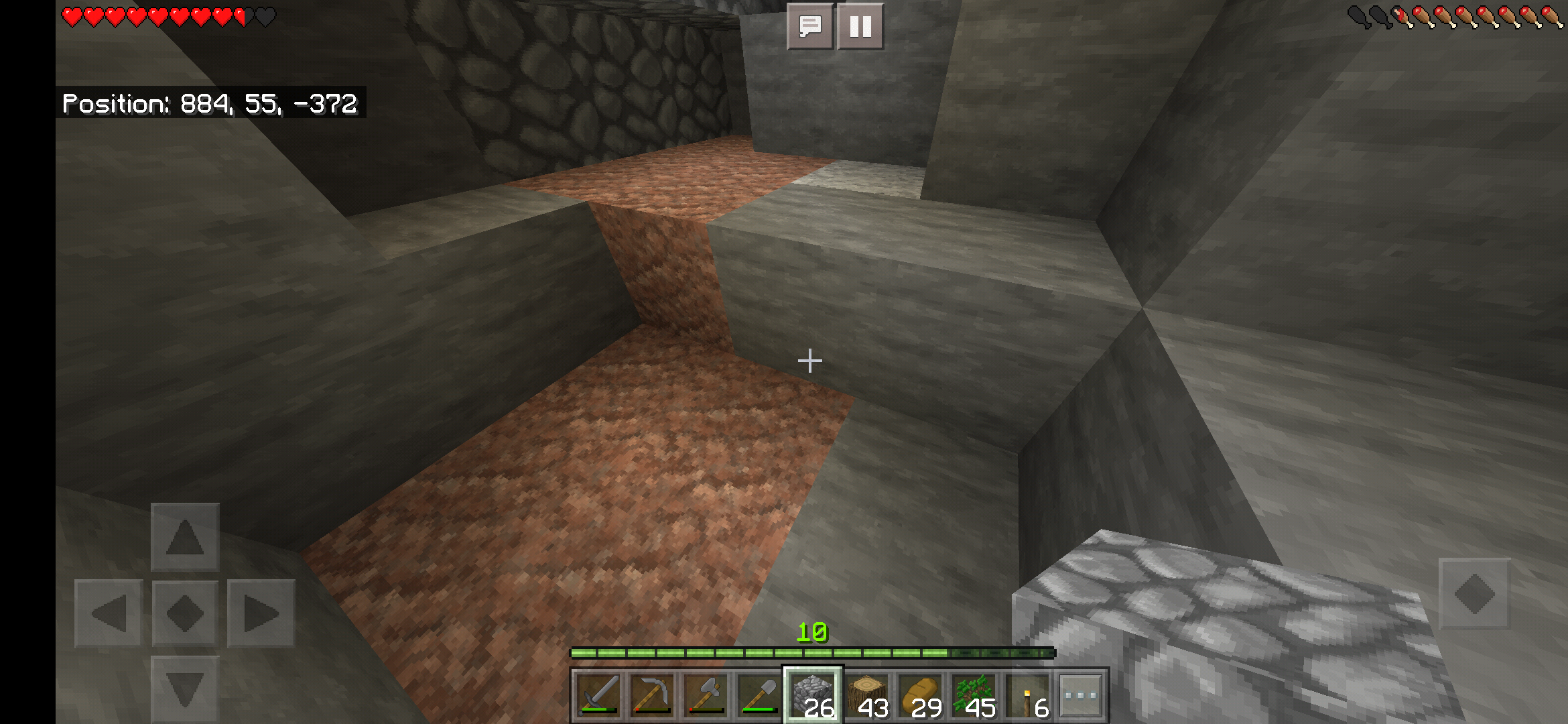This screenshot has width=1568, height=724.
Task: Tap the forward arrow on the D-pad
Action: point(185,537)
